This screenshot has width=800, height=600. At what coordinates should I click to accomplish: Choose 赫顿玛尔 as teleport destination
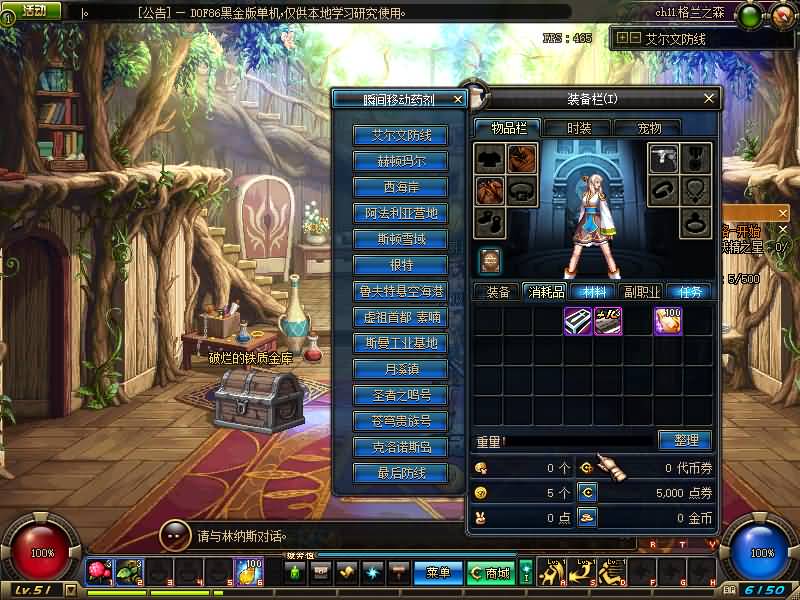[x=401, y=161]
